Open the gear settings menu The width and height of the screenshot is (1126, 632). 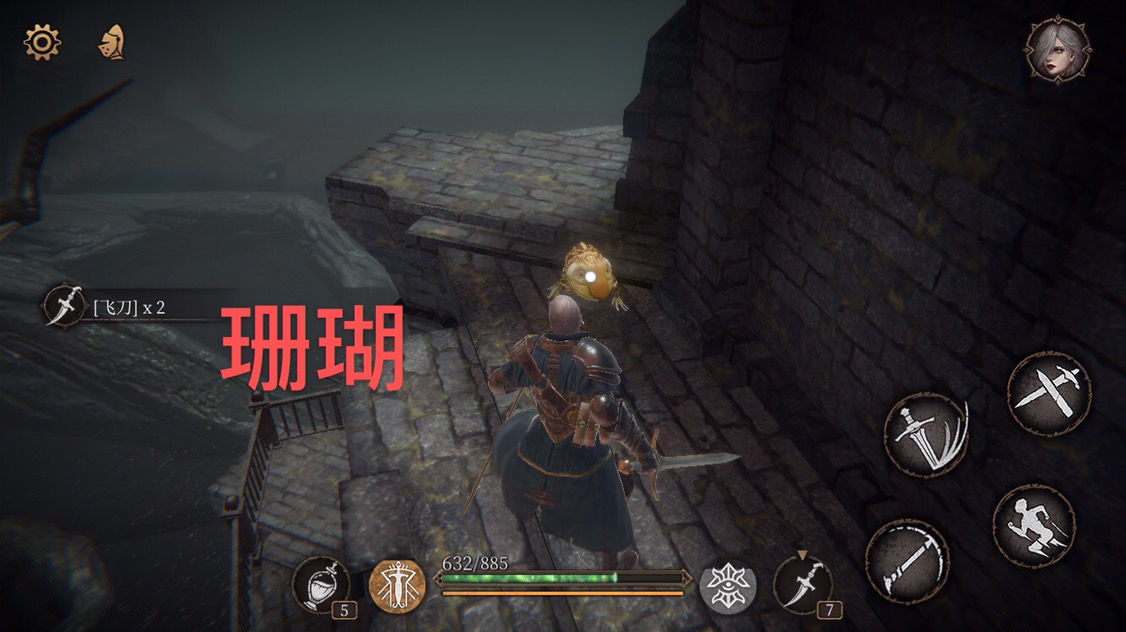pyautogui.click(x=42, y=42)
